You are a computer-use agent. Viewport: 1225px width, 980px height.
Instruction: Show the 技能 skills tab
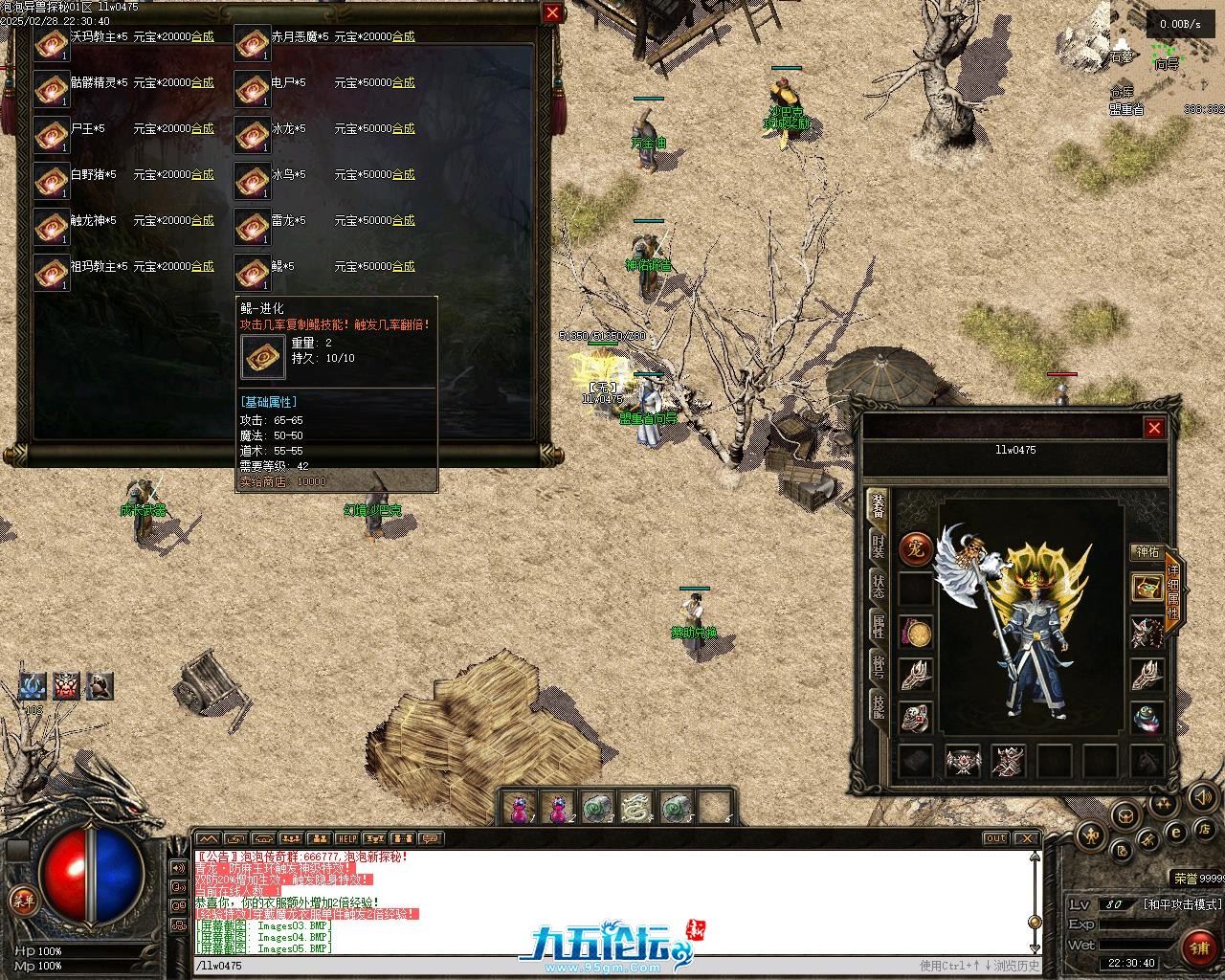(878, 705)
